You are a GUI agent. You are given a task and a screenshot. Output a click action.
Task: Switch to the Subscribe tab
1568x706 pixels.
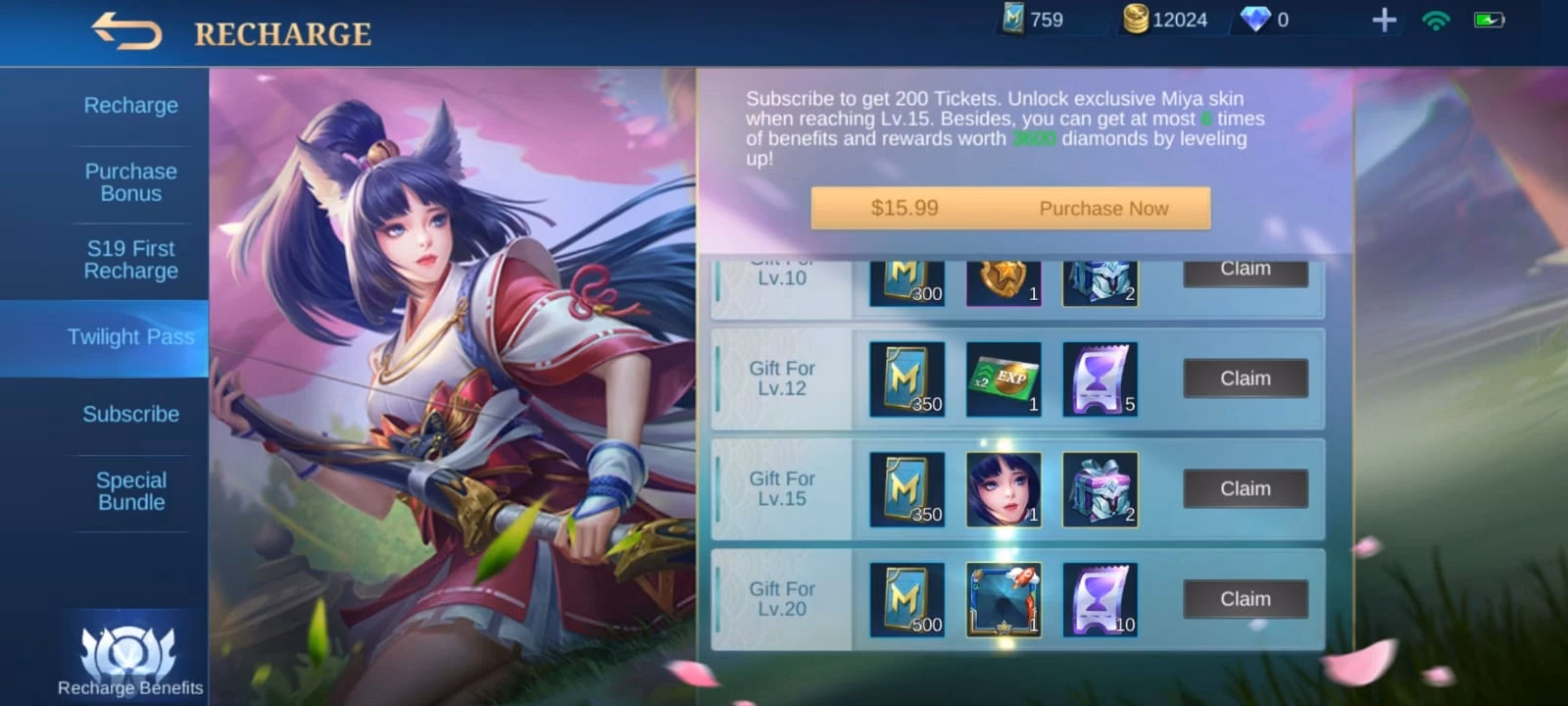point(130,414)
